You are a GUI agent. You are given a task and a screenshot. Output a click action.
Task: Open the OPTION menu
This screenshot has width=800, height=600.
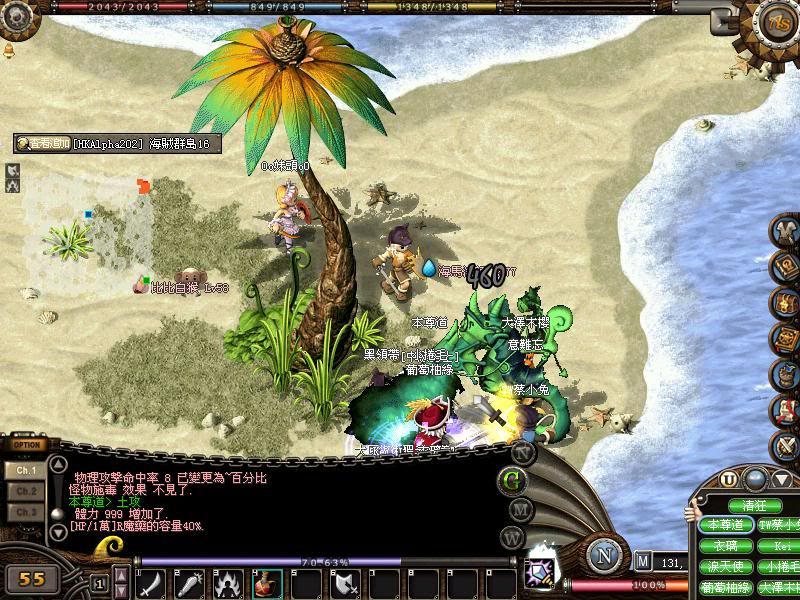pyautogui.click(x=27, y=445)
